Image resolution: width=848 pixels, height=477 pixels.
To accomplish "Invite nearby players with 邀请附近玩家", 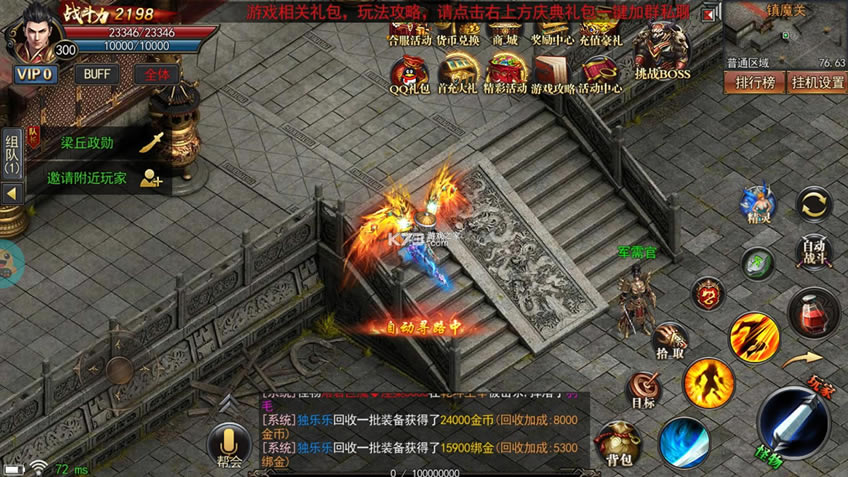I will (x=100, y=178).
